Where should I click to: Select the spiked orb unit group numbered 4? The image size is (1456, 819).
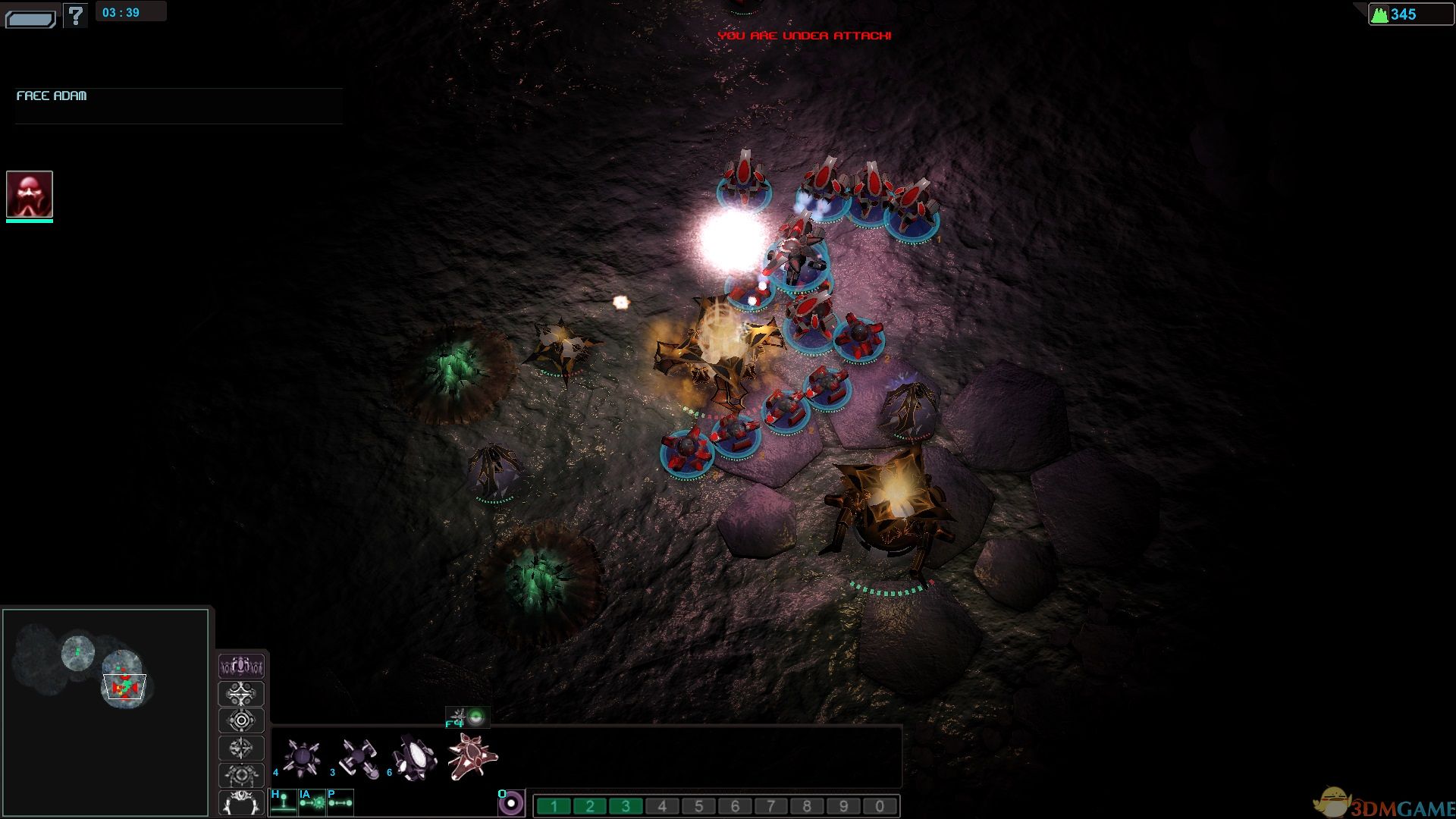(x=301, y=757)
